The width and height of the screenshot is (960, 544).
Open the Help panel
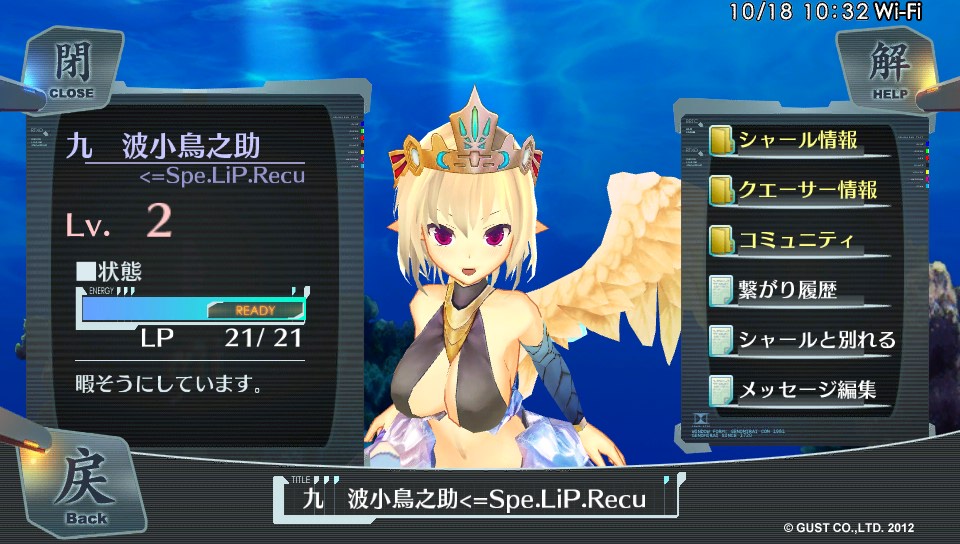point(878,70)
